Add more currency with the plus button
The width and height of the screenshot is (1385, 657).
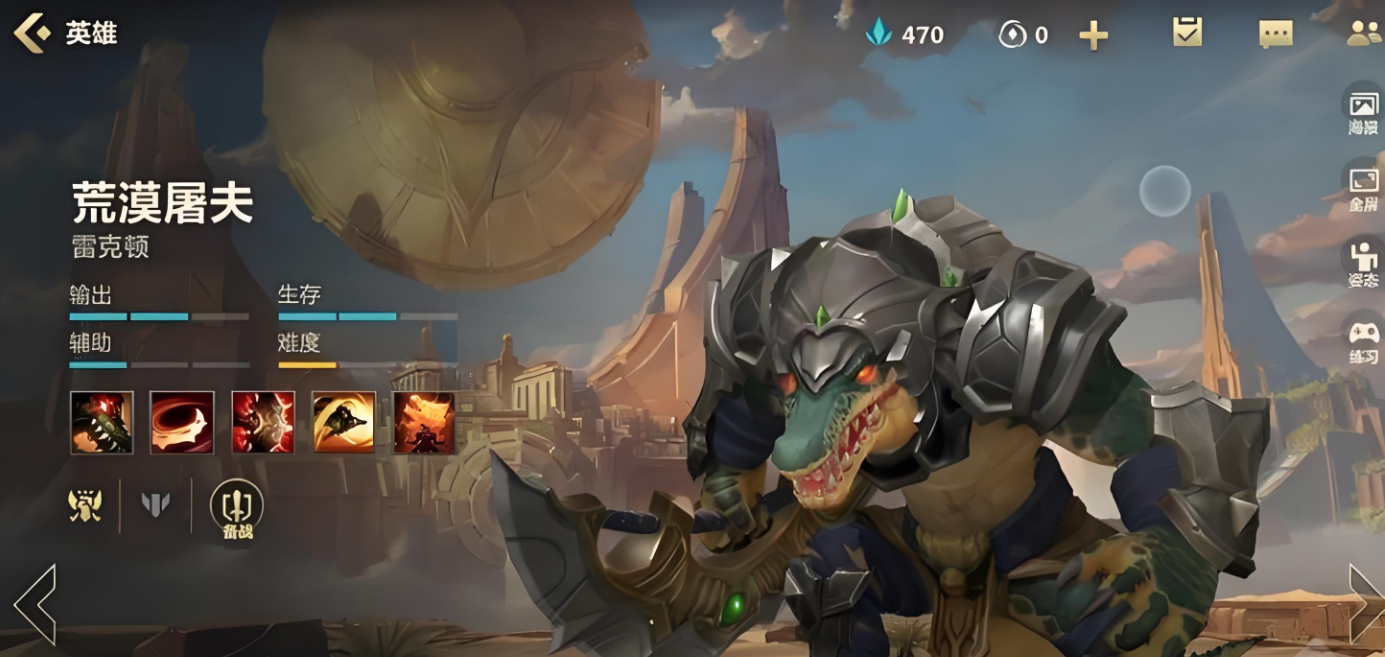pos(1093,36)
